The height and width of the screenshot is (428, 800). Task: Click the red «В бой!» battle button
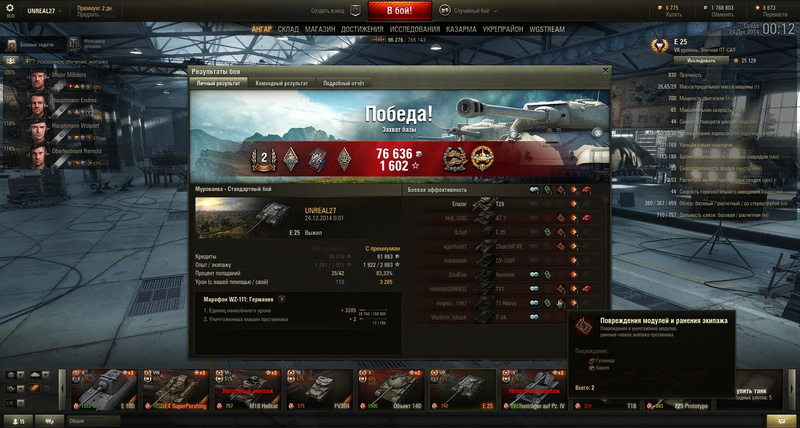(399, 10)
